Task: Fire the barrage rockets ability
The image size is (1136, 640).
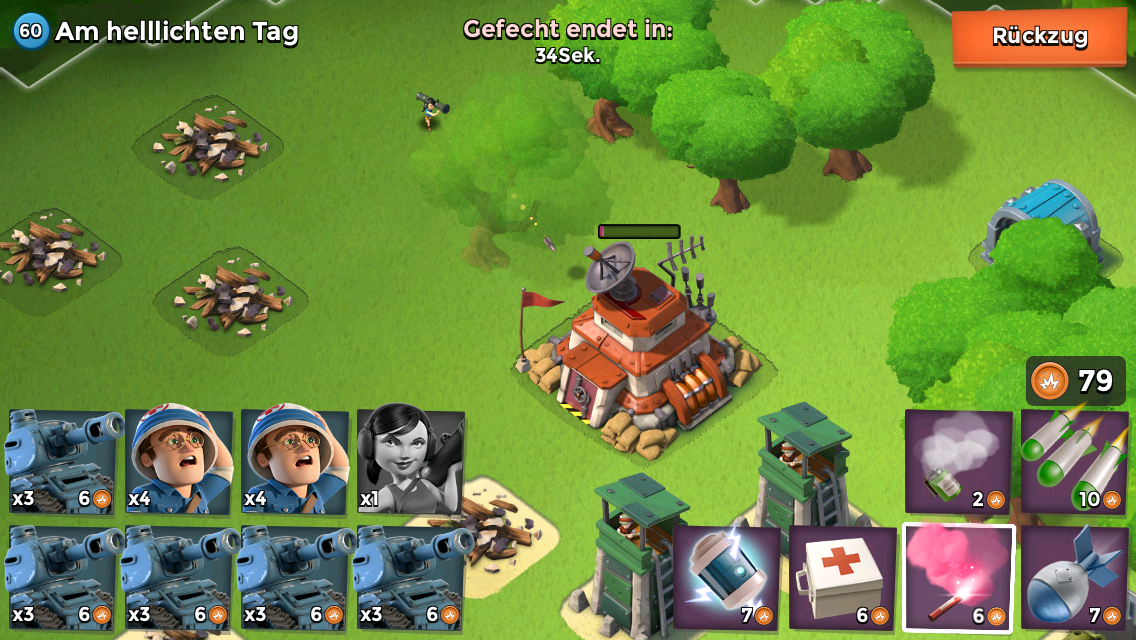Action: pos(1074,461)
